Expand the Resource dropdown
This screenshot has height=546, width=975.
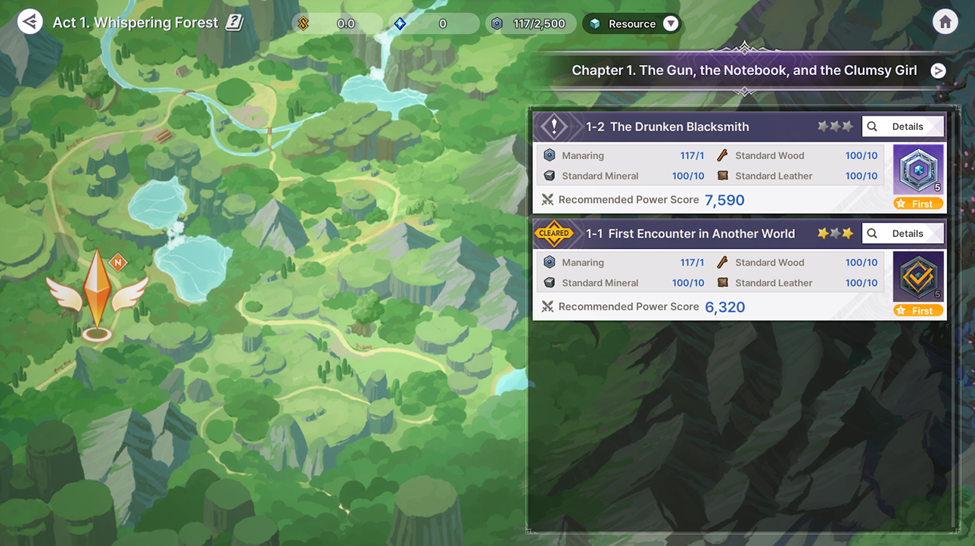click(670, 24)
